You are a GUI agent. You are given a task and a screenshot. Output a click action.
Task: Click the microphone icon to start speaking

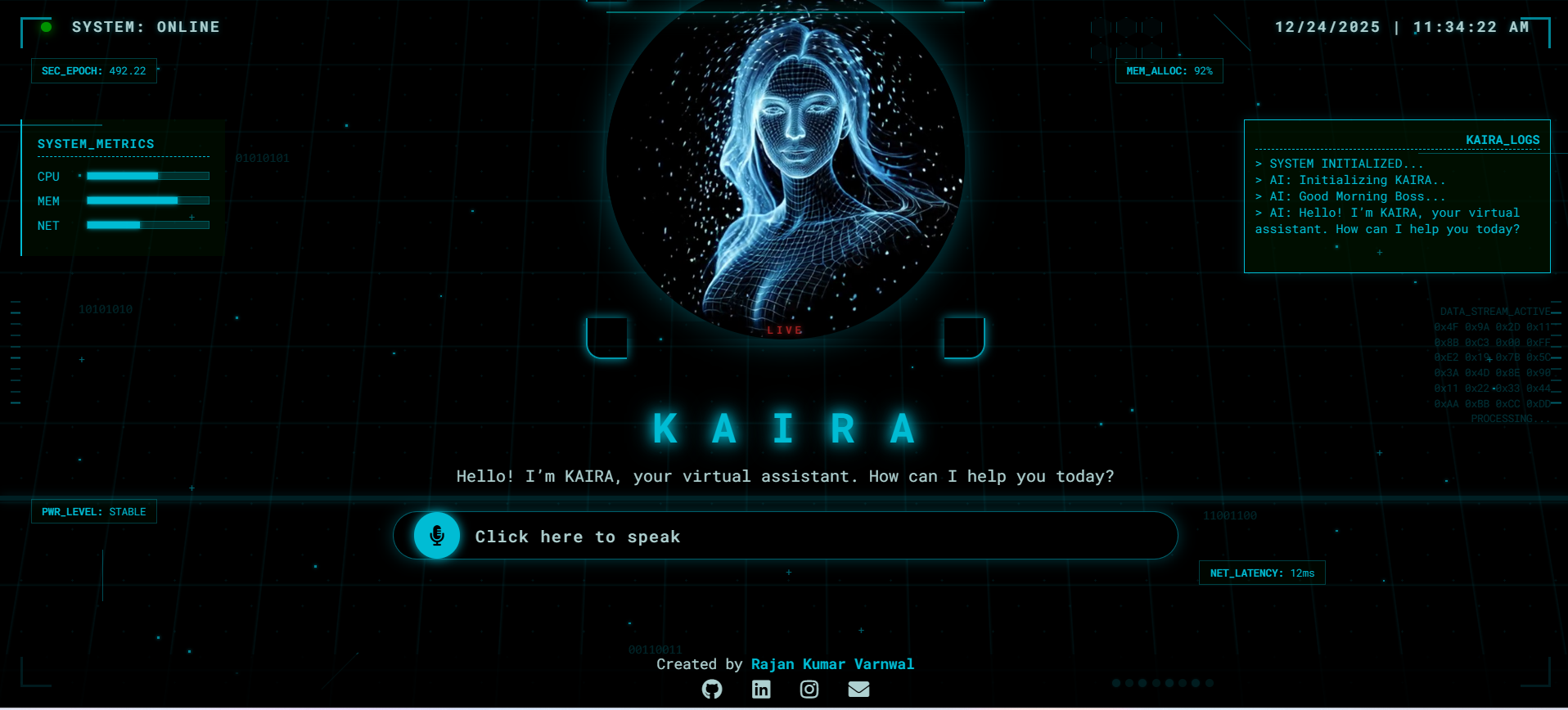[437, 536]
